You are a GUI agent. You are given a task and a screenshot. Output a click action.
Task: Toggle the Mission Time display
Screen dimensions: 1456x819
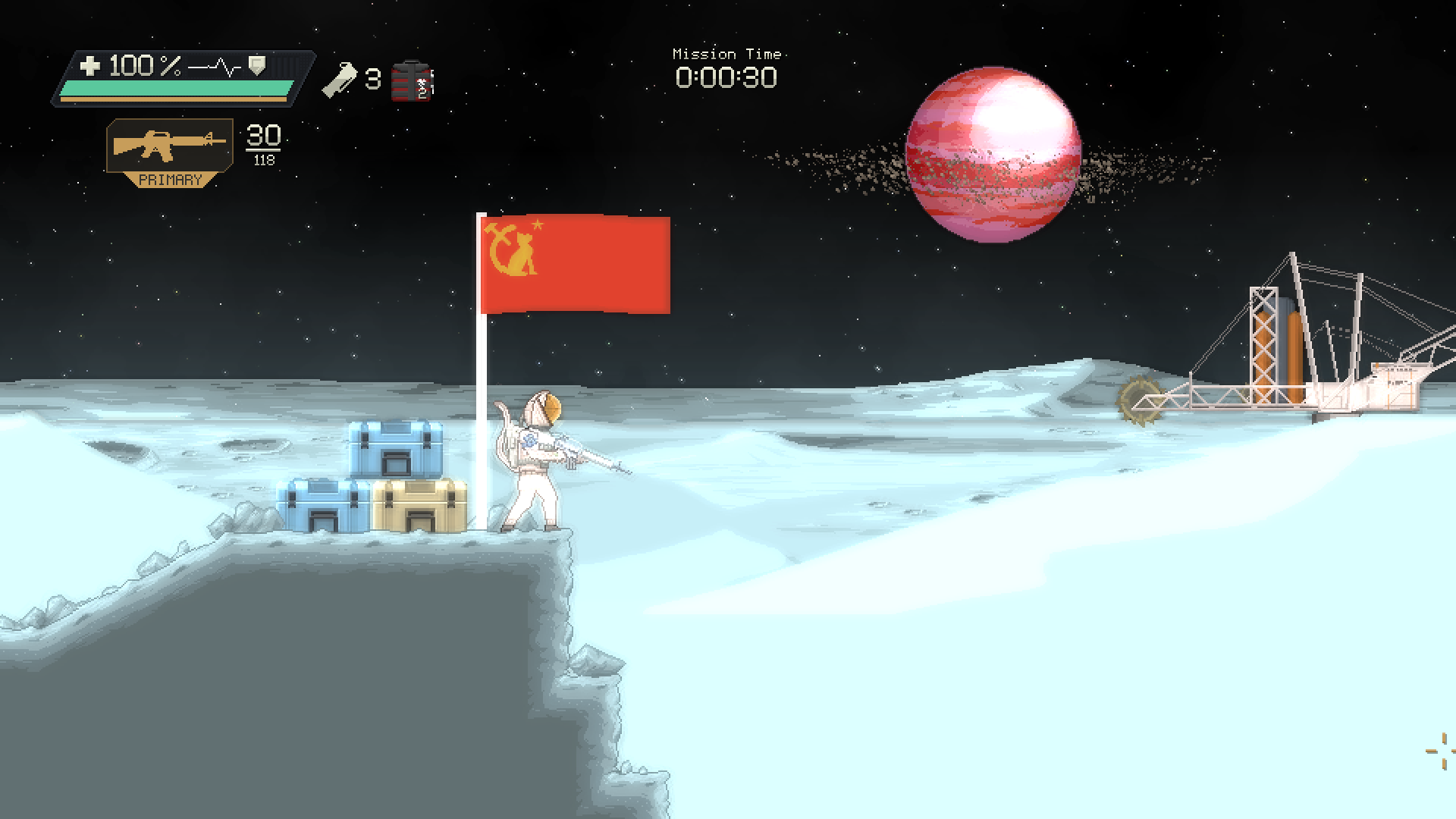pos(726,76)
